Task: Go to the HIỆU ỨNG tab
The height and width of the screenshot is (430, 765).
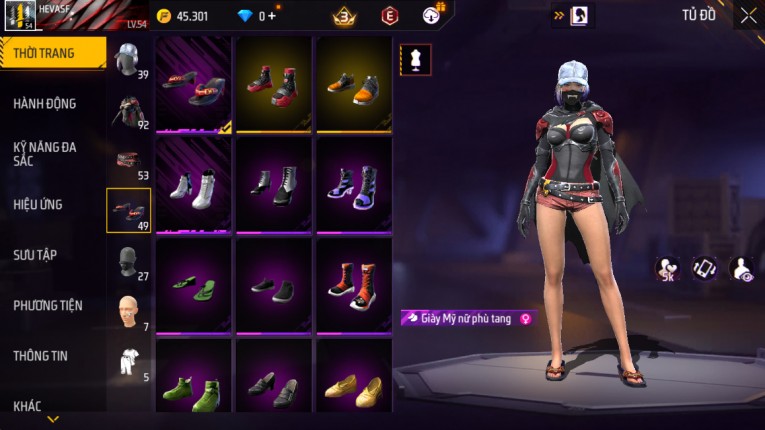Action: pyautogui.click(x=38, y=204)
